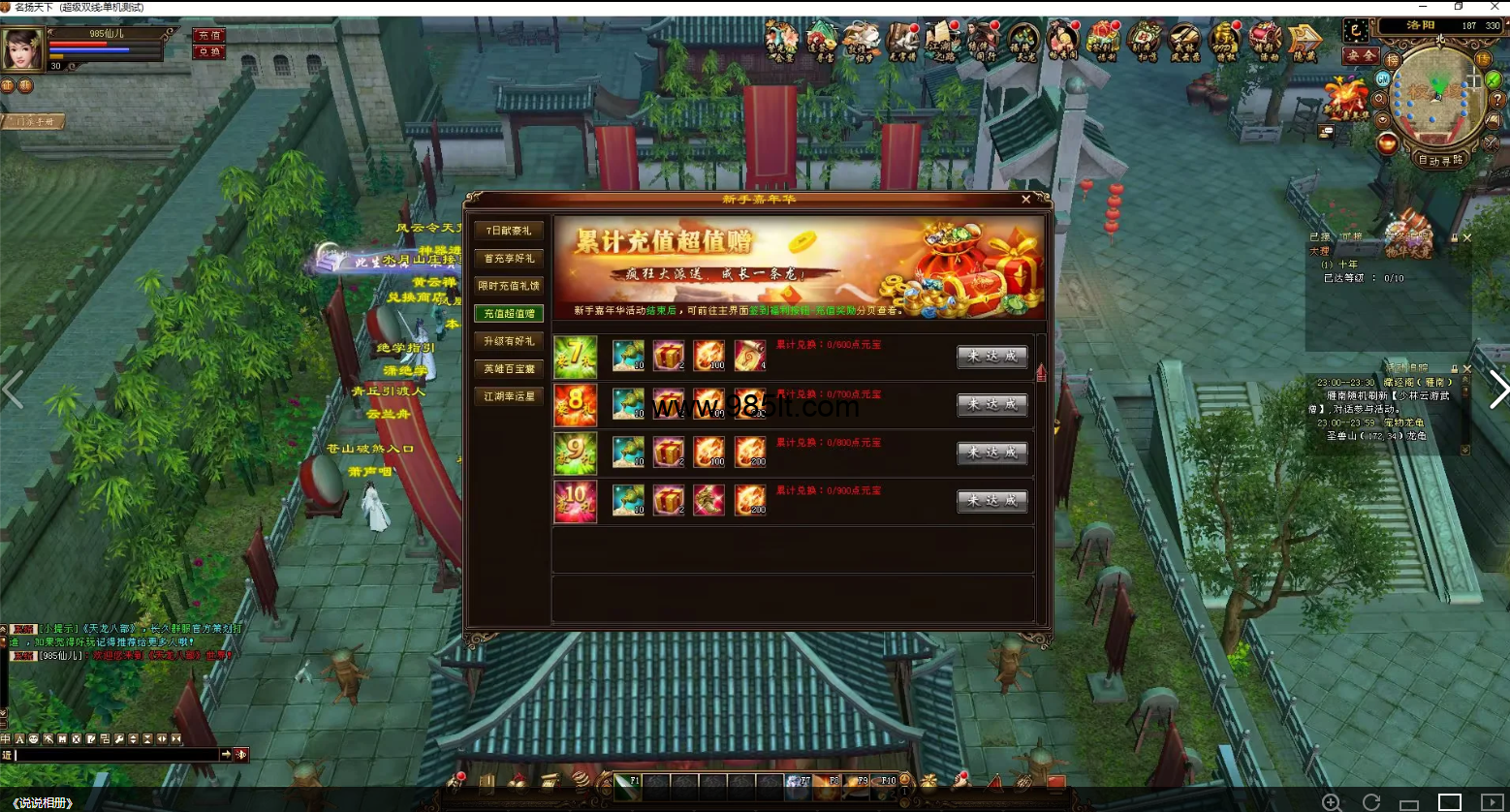Click the red 兑换 exchange button
The image size is (1510, 812).
[209, 52]
